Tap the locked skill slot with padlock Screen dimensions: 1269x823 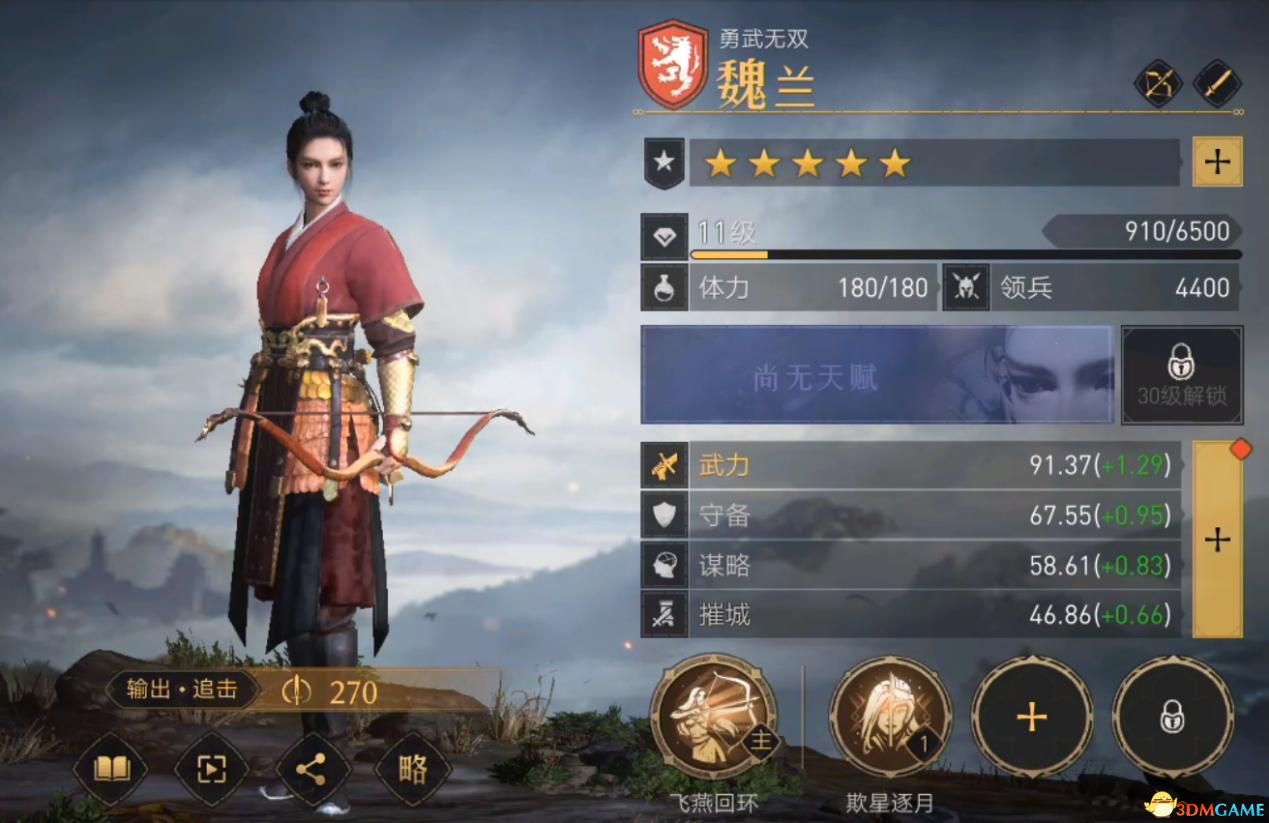(x=1172, y=716)
